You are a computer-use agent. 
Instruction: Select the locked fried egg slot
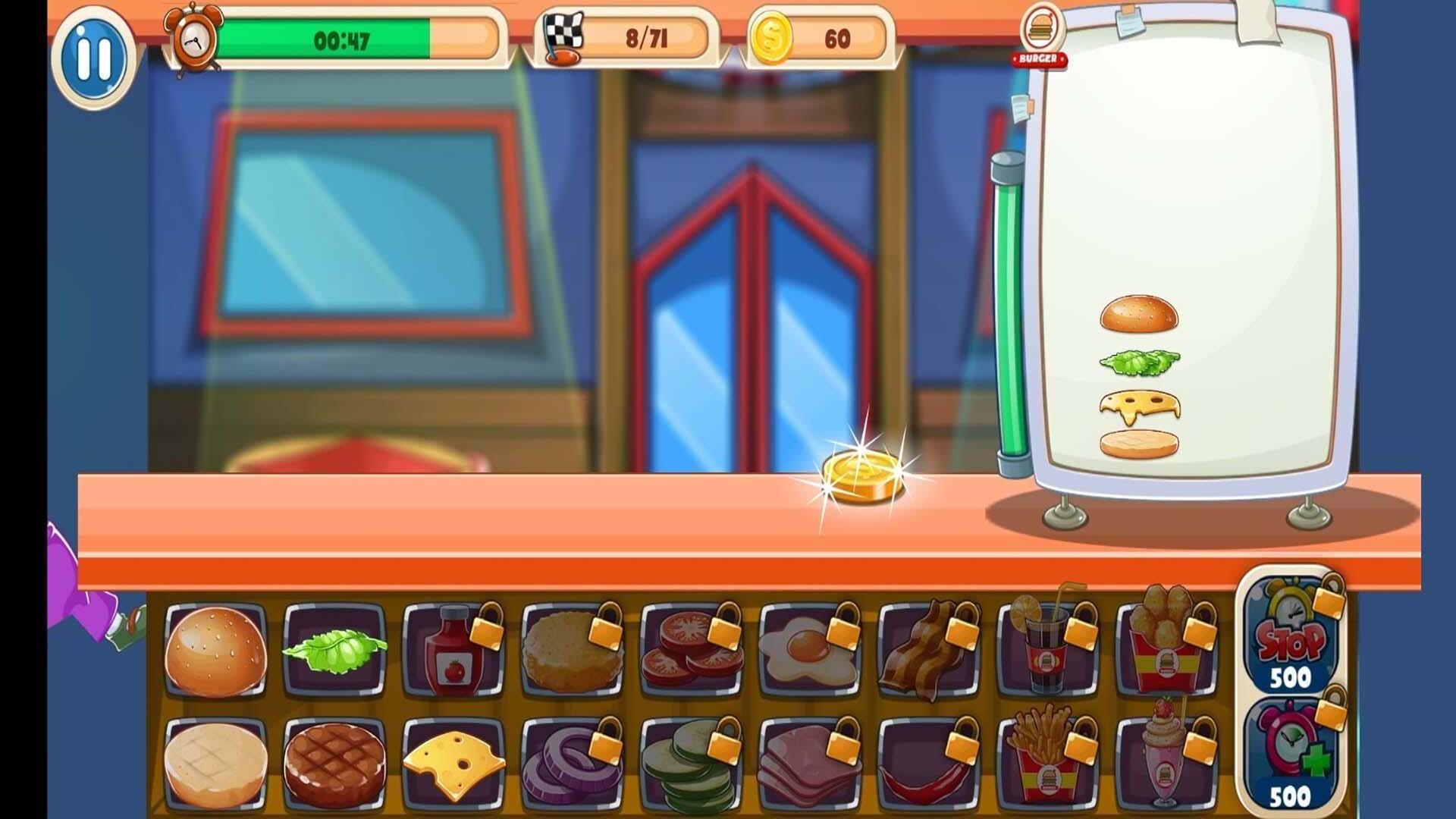pos(809,649)
